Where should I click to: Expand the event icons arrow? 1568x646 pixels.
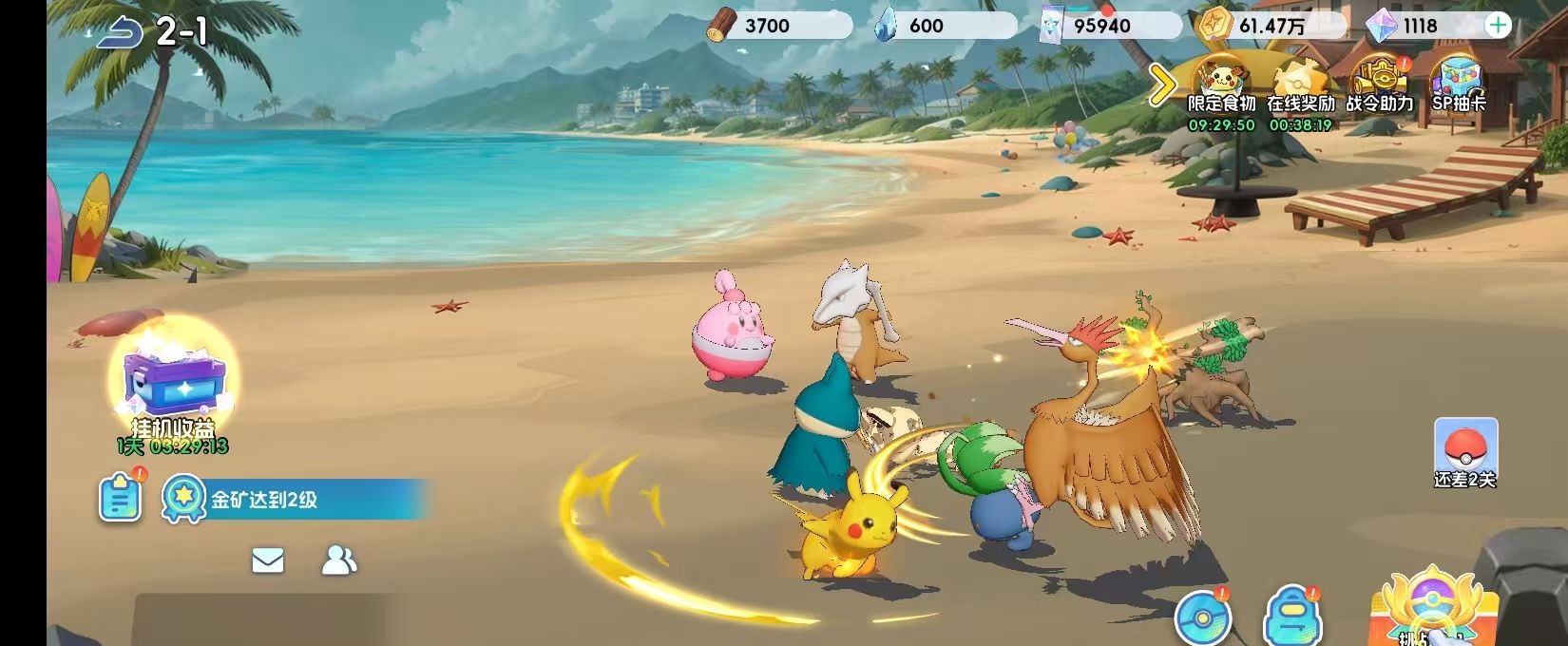coord(1161,85)
